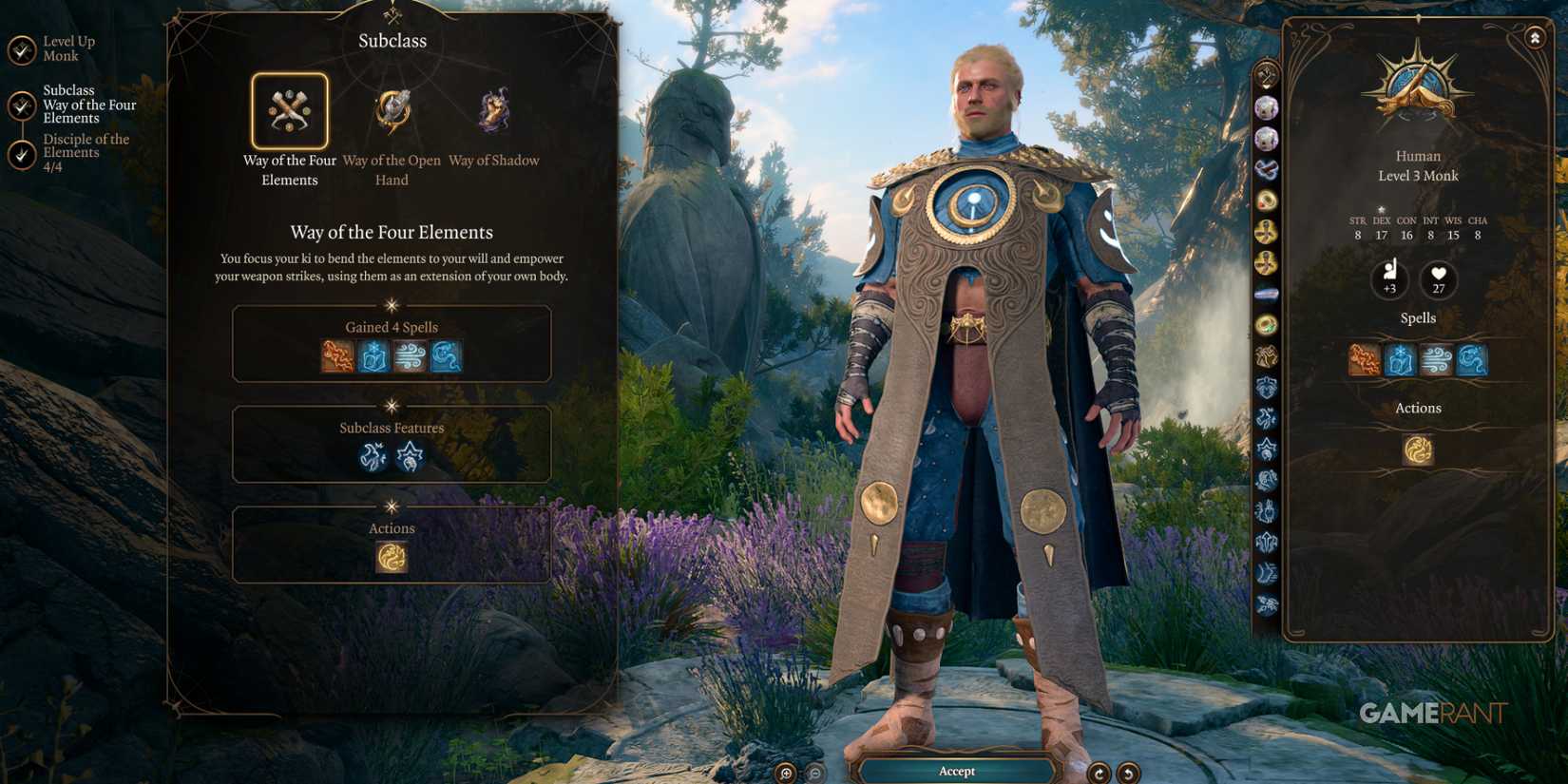Select the Way of Shadow subclass icon

coord(493,111)
